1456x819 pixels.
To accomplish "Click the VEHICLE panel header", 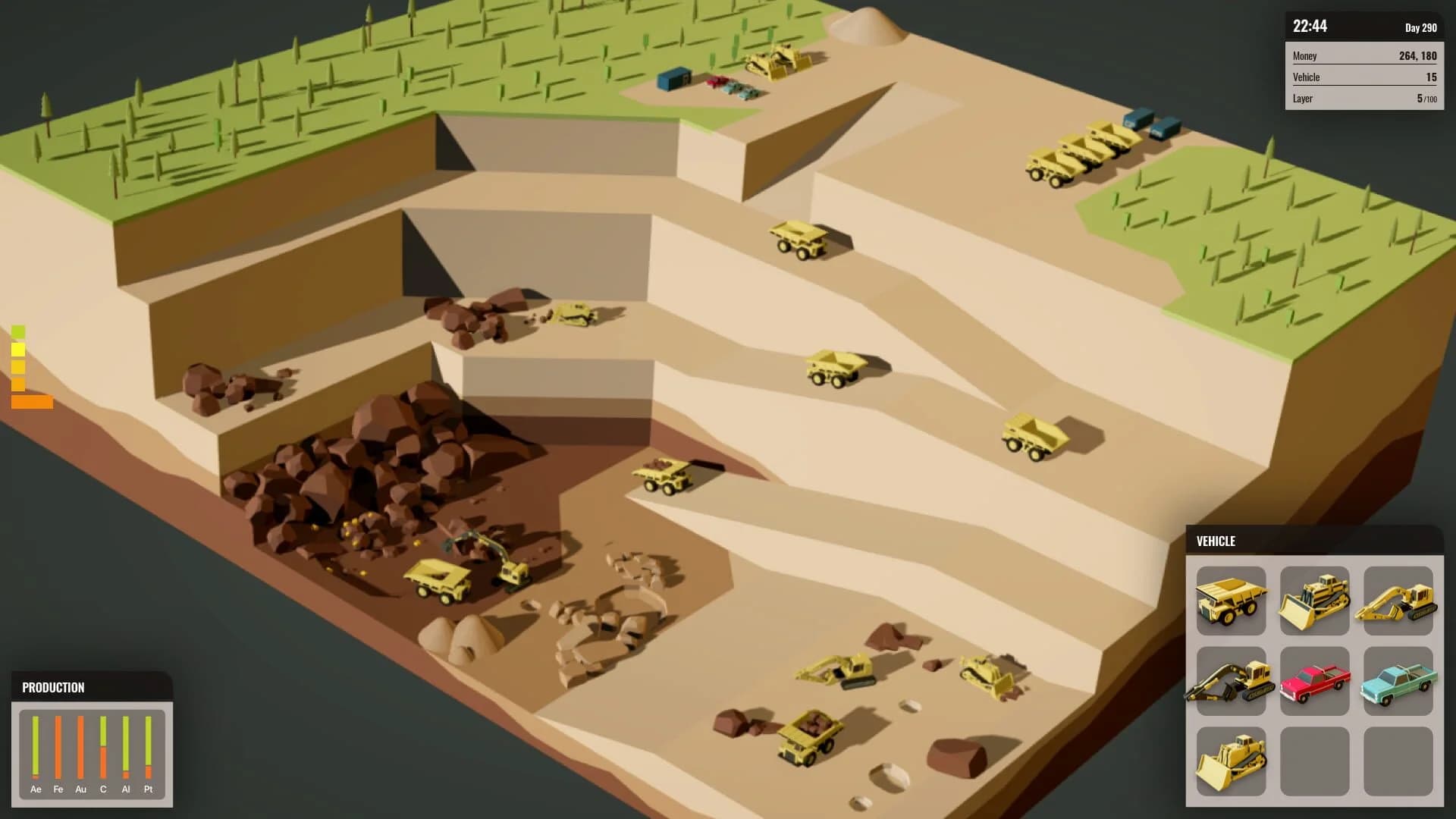I will click(1216, 541).
